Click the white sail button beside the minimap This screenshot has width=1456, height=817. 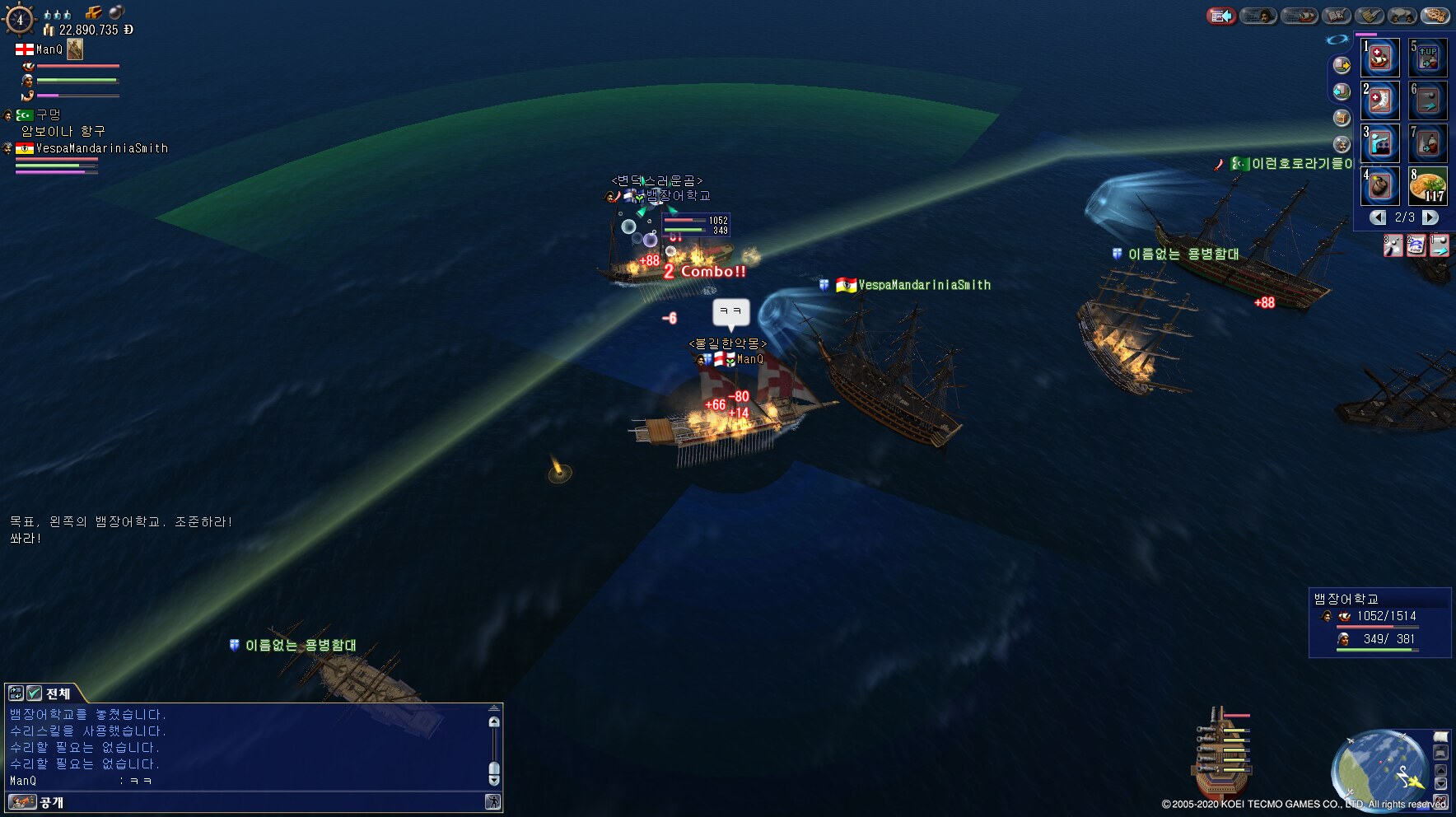point(1440,736)
